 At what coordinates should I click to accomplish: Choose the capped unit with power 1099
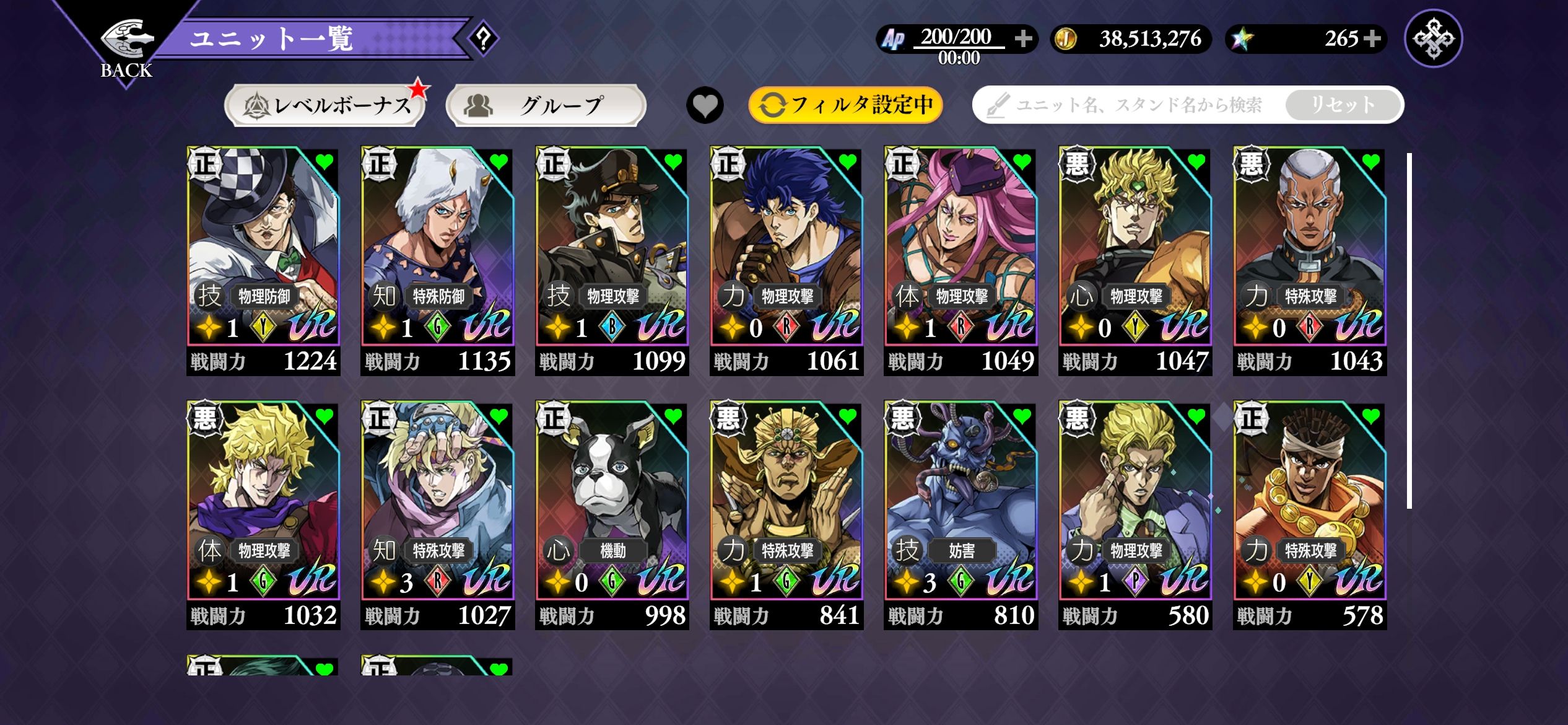pyautogui.click(x=612, y=260)
